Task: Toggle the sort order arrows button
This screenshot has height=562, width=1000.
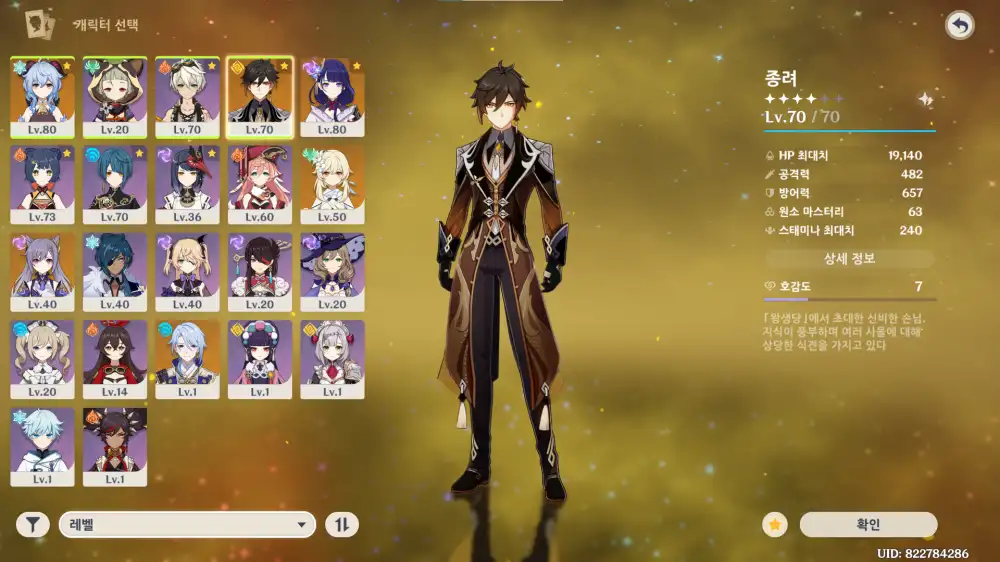Action: click(x=342, y=524)
